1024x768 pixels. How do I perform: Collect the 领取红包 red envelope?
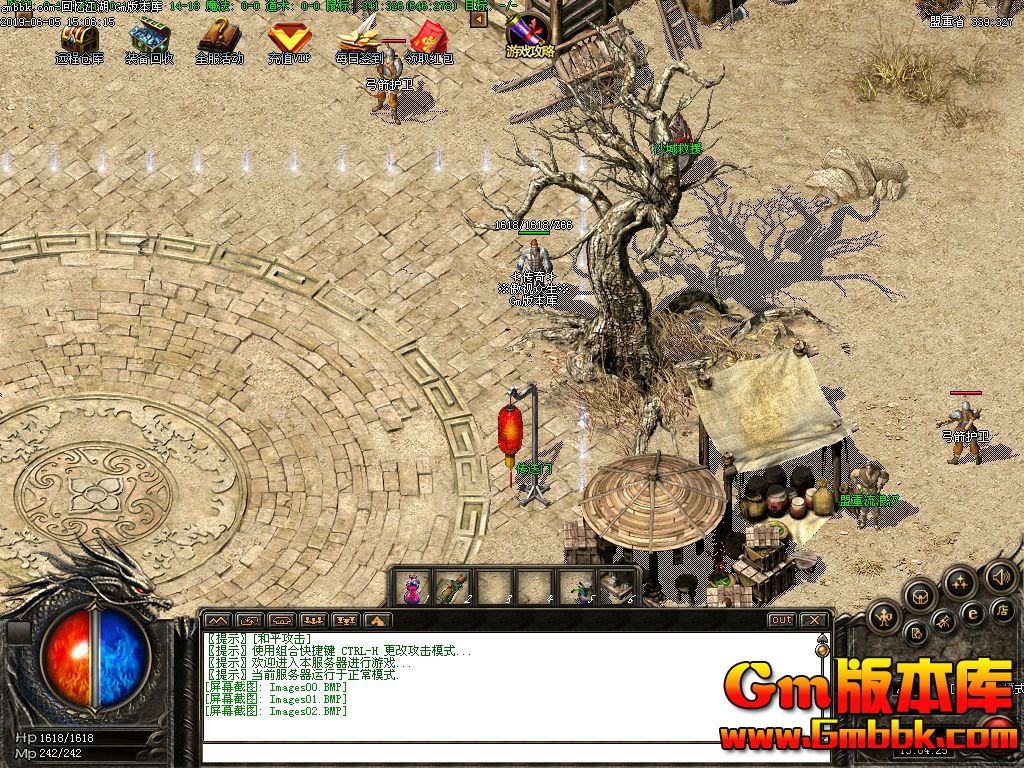pyautogui.click(x=429, y=38)
